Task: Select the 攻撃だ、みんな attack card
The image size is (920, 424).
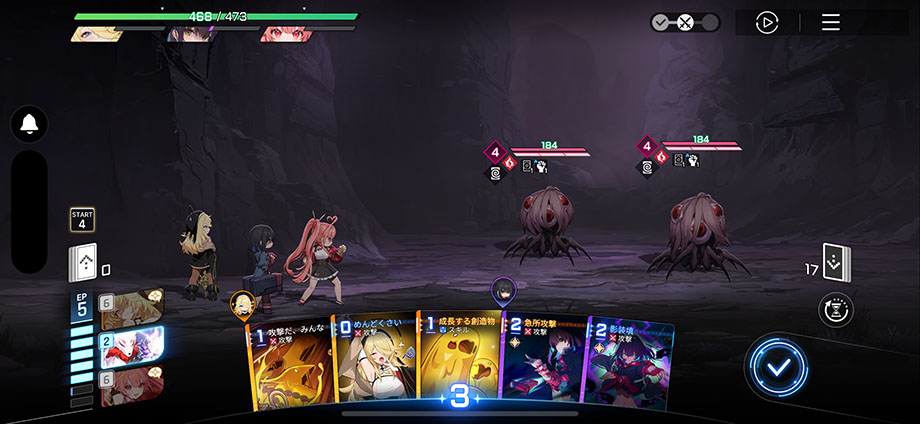Action: [x=290, y=365]
